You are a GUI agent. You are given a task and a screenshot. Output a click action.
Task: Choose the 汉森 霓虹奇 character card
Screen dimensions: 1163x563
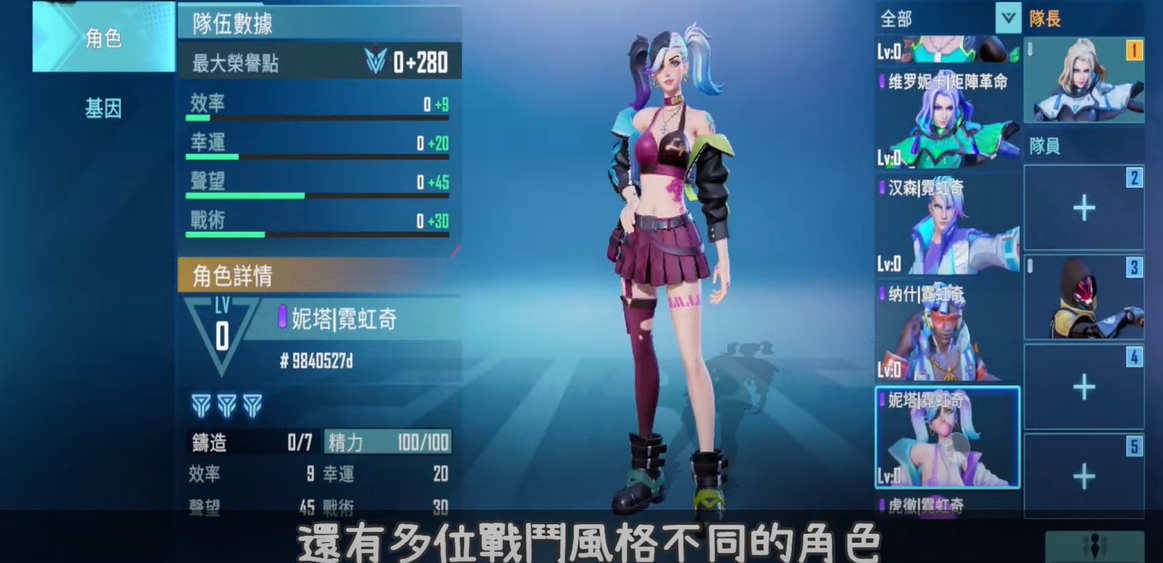947,224
